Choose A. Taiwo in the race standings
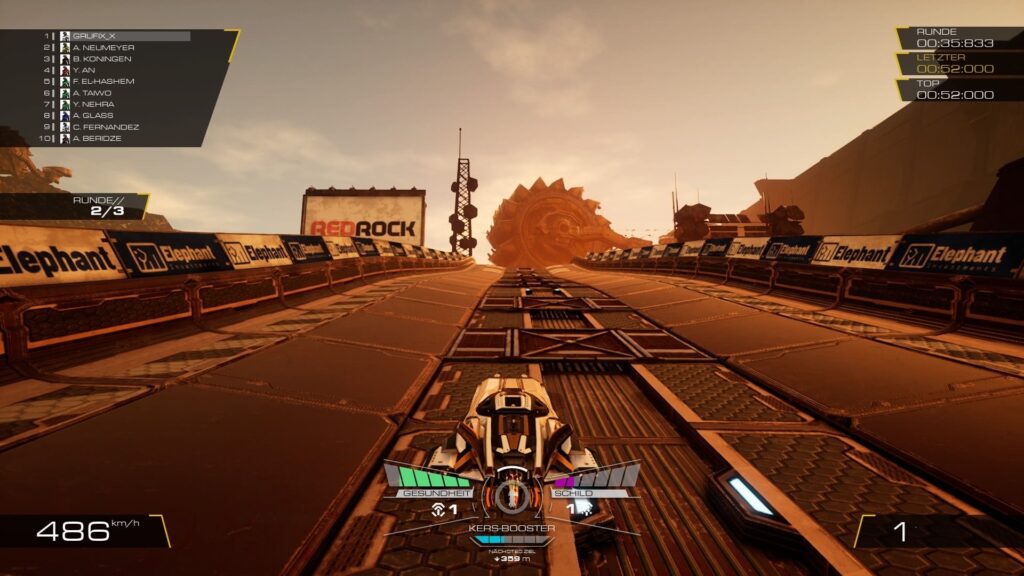1024x576 pixels. point(91,93)
